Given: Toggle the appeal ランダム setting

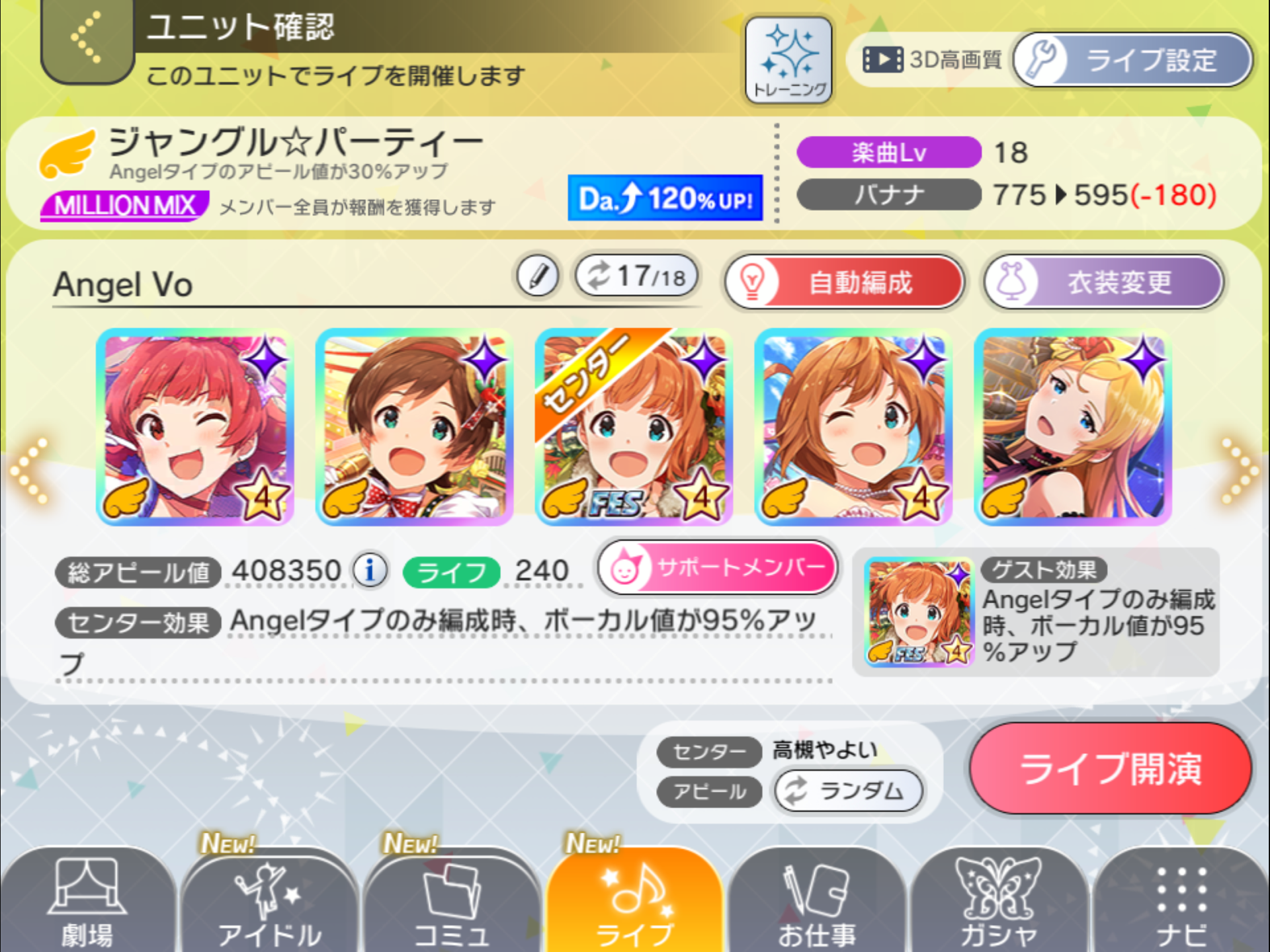Looking at the screenshot, I should click(850, 791).
